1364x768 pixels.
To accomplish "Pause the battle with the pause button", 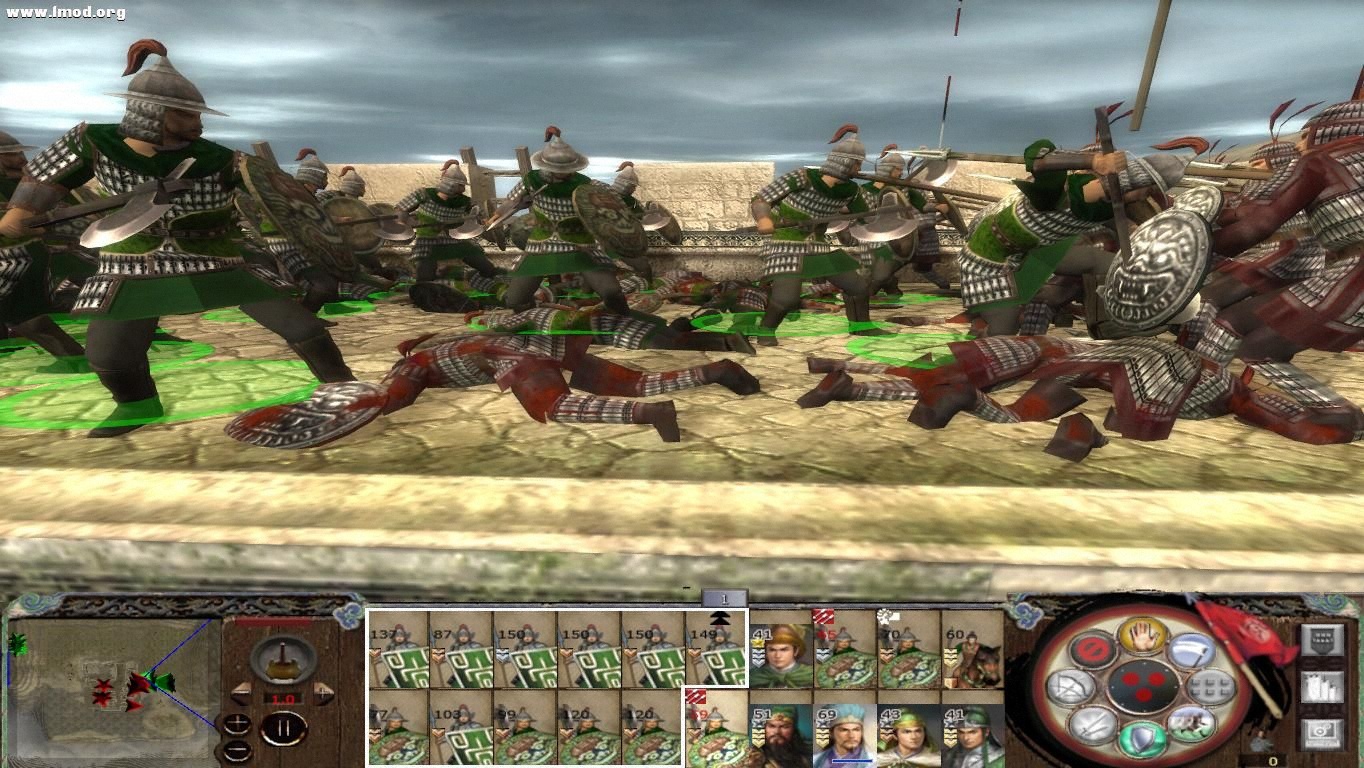I will tap(284, 730).
